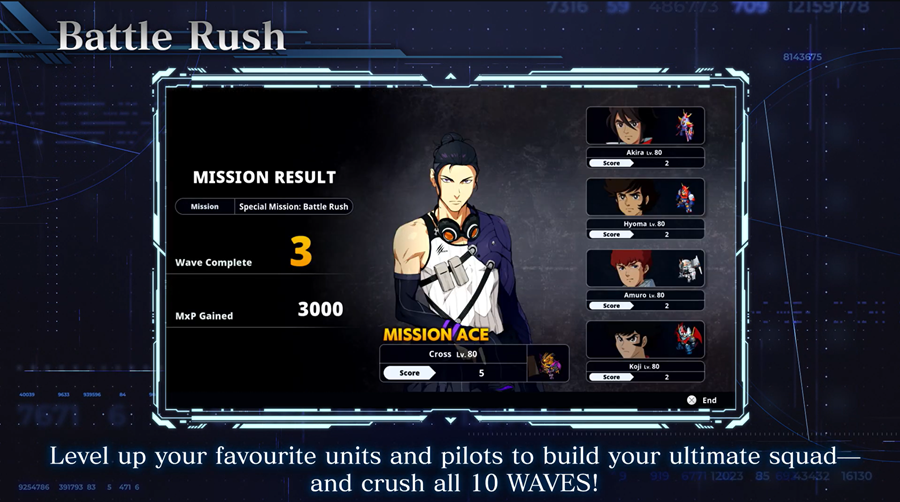Click the Mission Ace Cross panel
The height and width of the screenshot is (502, 900).
click(473, 362)
